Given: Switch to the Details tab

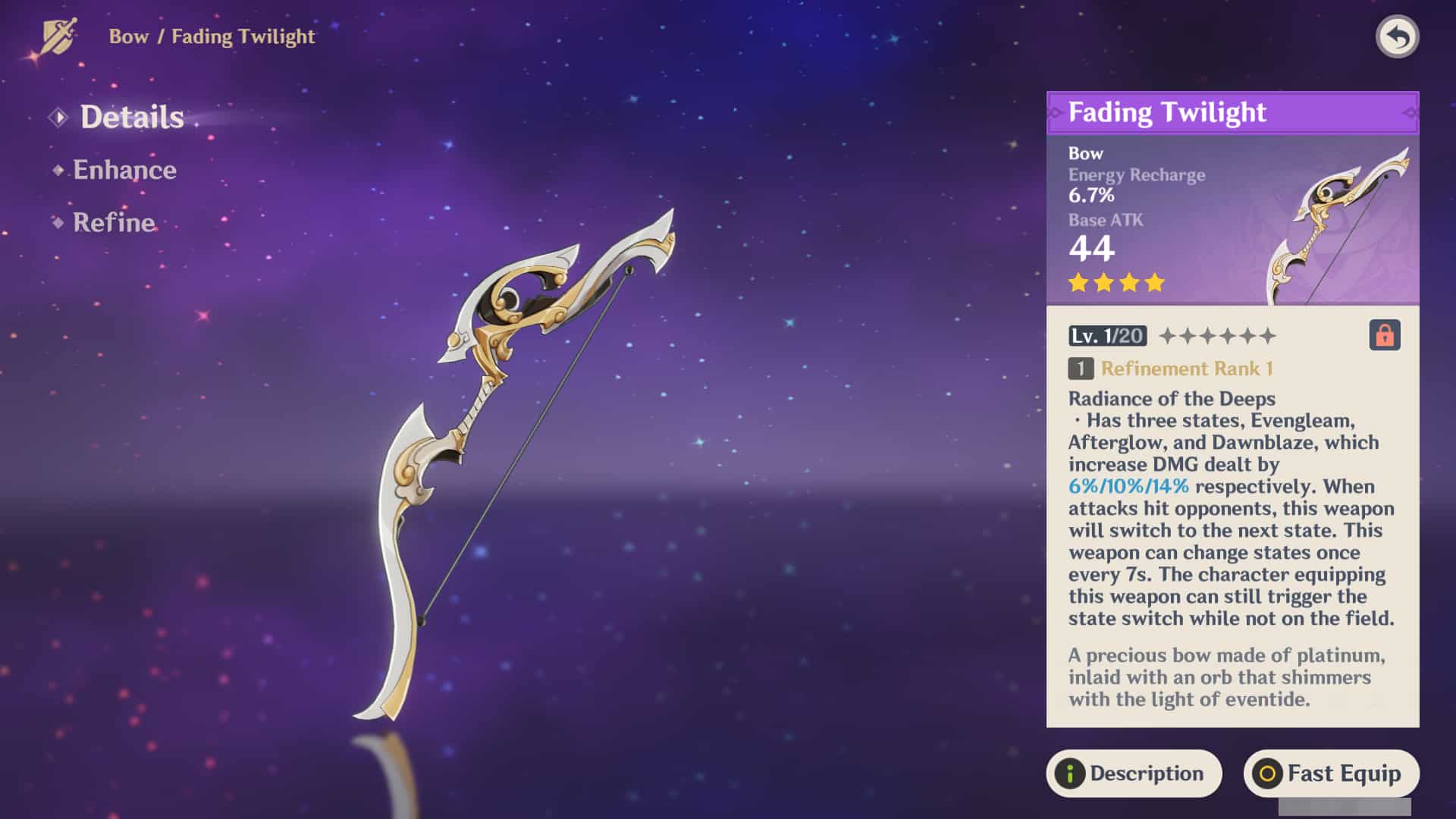Looking at the screenshot, I should pos(131,118).
